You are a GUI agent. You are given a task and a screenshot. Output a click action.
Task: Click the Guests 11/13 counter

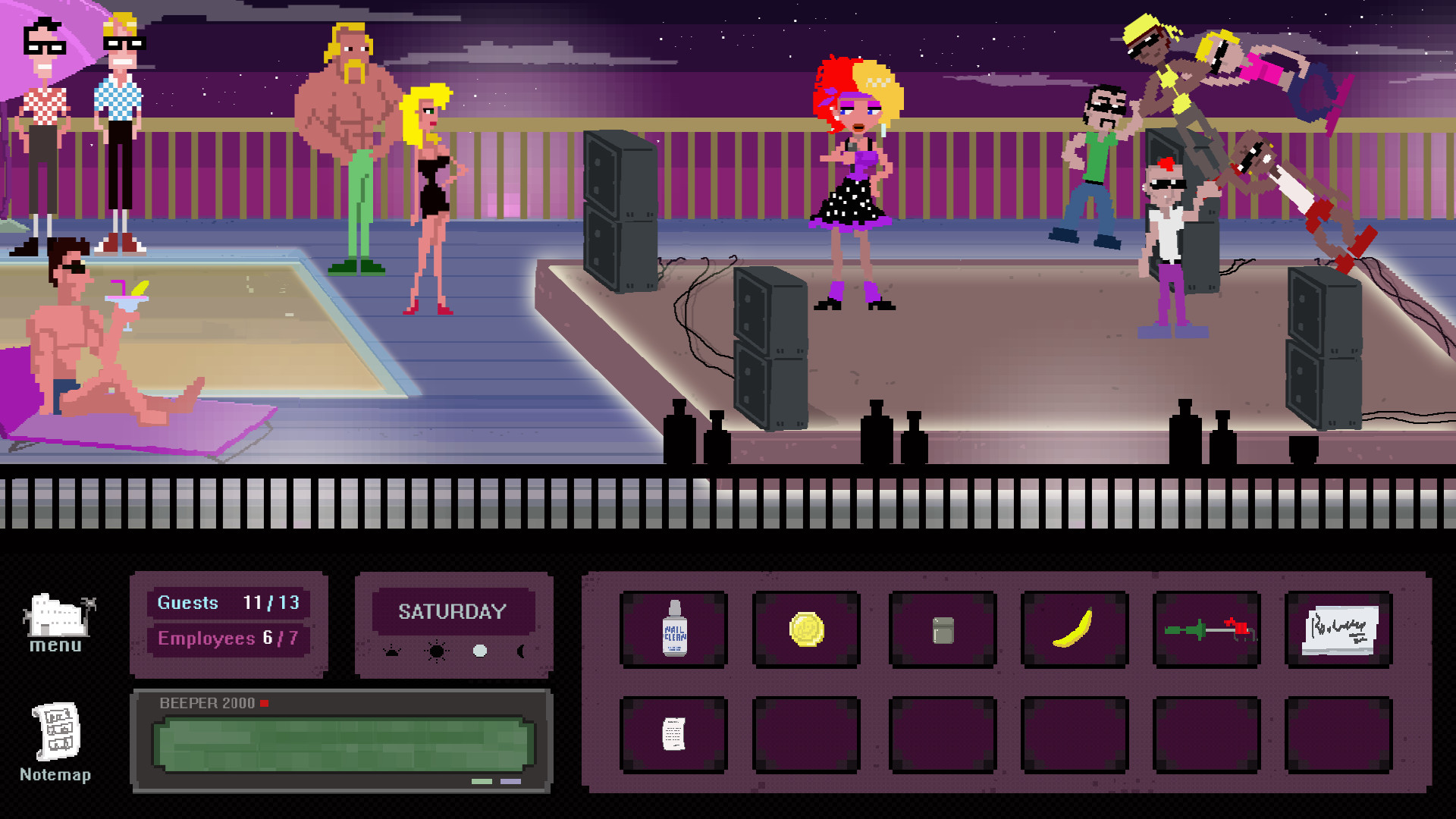point(229,603)
